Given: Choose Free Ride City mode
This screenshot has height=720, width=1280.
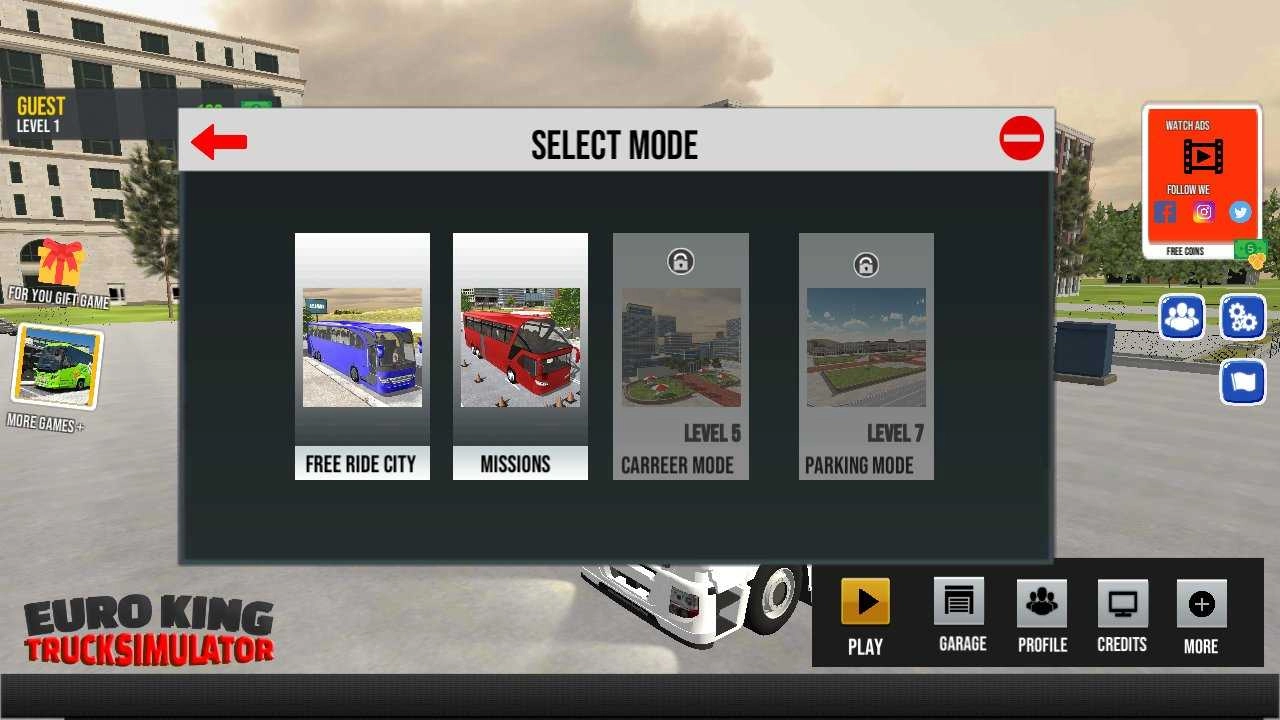Looking at the screenshot, I should 362,356.
